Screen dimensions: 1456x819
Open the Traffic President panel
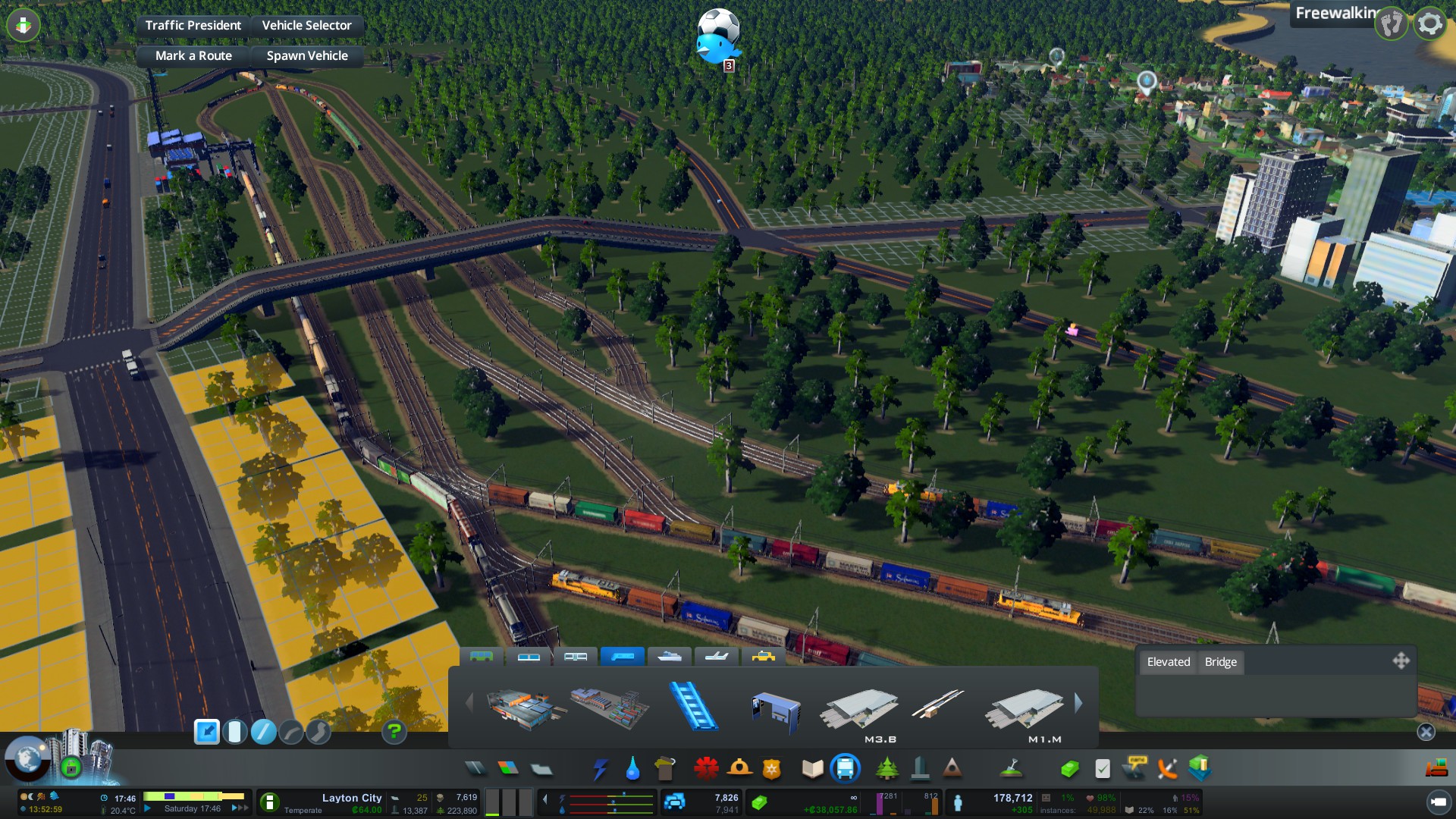pyautogui.click(x=193, y=25)
